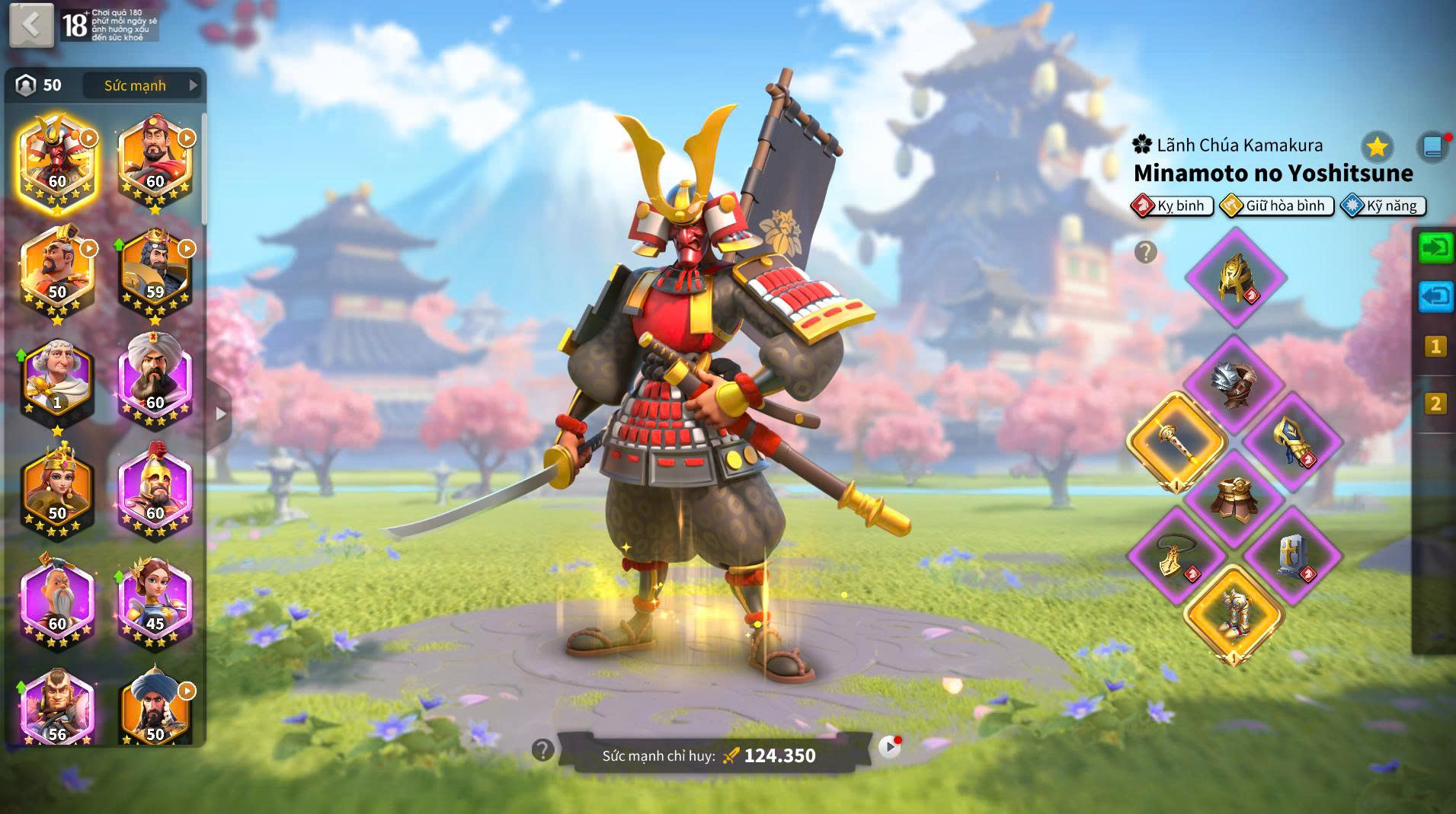Click the green equip arrow button
Screen dimensions: 1456x814
pos(1435,248)
